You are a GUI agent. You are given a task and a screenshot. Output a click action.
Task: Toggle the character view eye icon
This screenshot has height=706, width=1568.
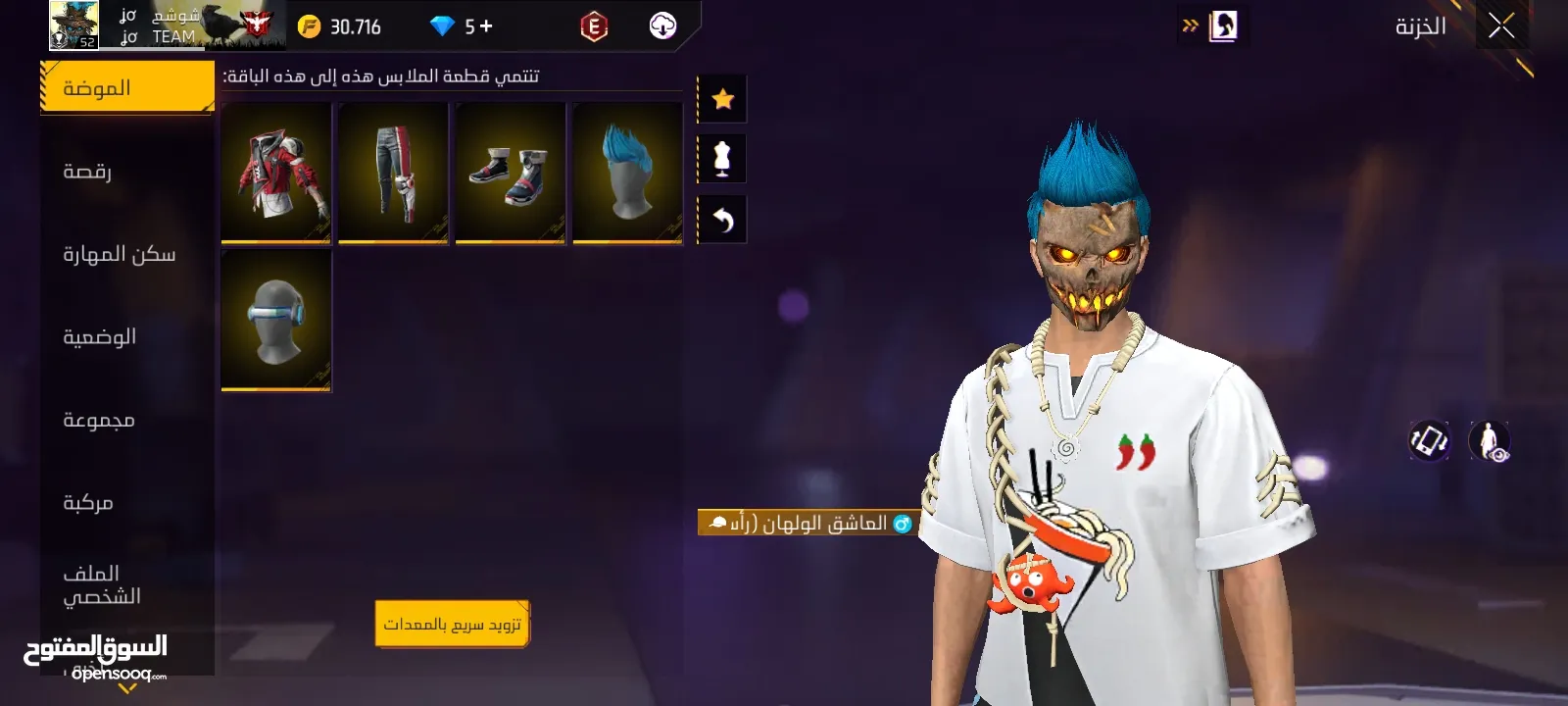click(x=1490, y=441)
